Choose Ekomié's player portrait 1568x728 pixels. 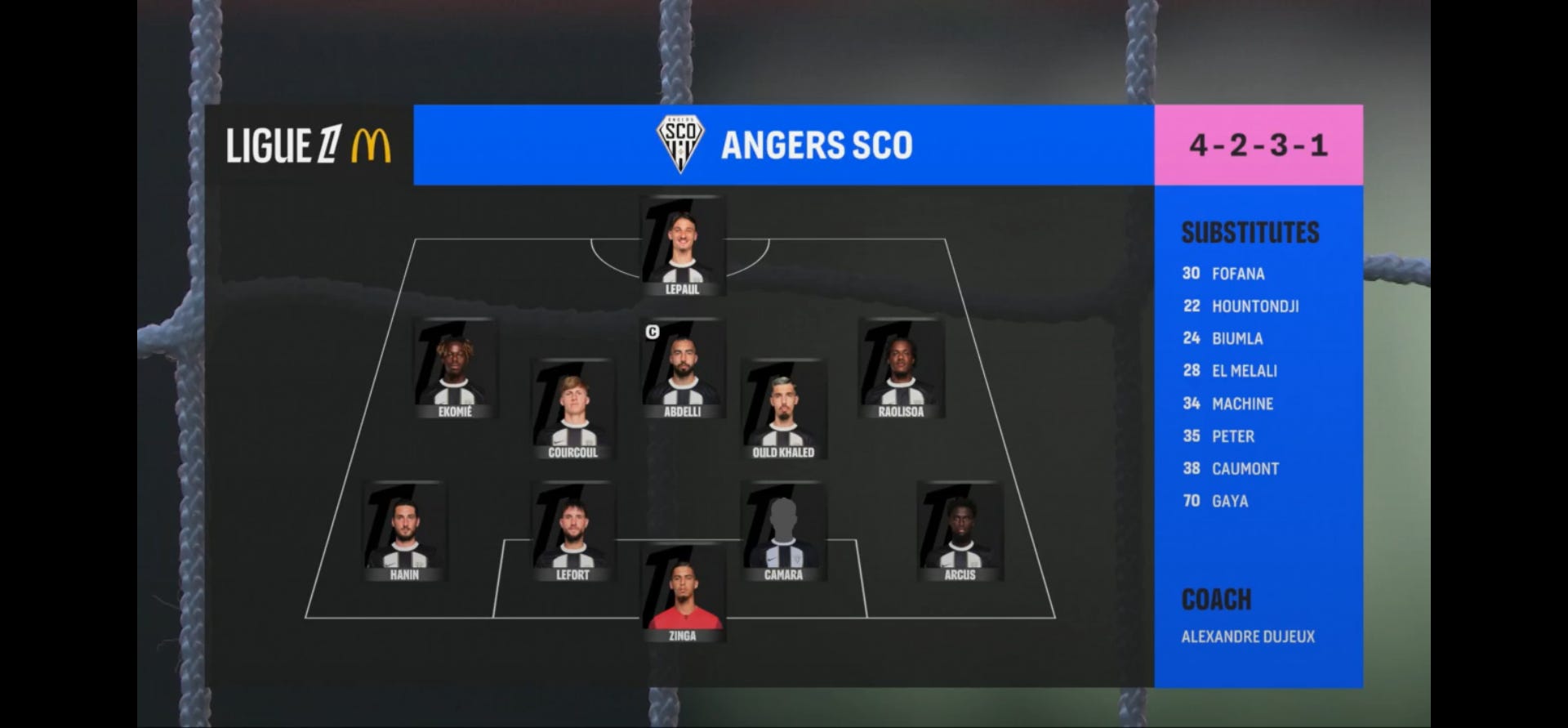point(455,368)
